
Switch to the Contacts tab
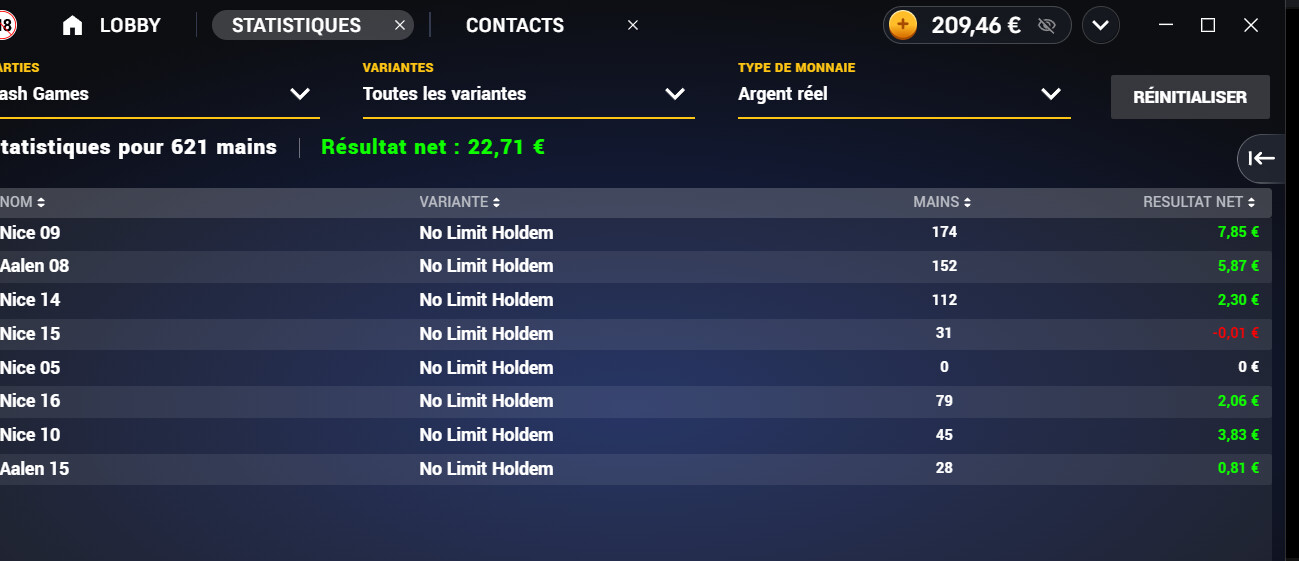pos(515,26)
